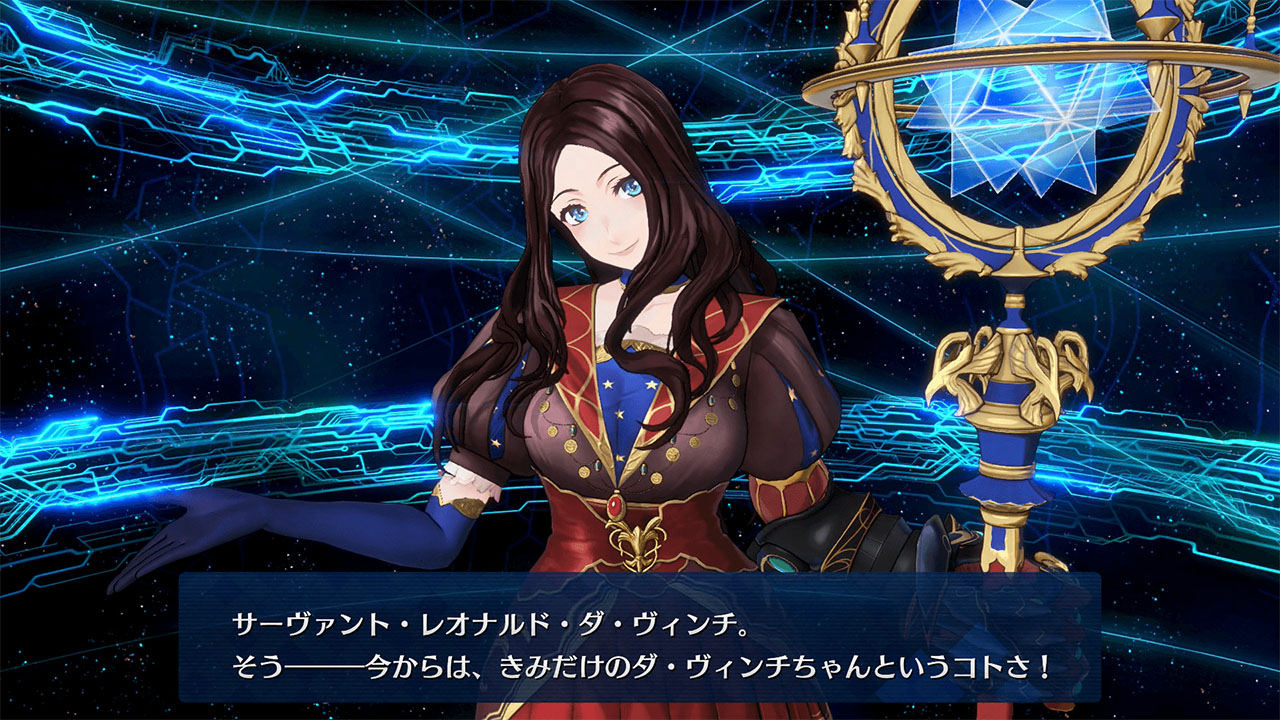Click the dialogue box to advance the conversation
Screen dimensions: 1280x720
(x=640, y=640)
